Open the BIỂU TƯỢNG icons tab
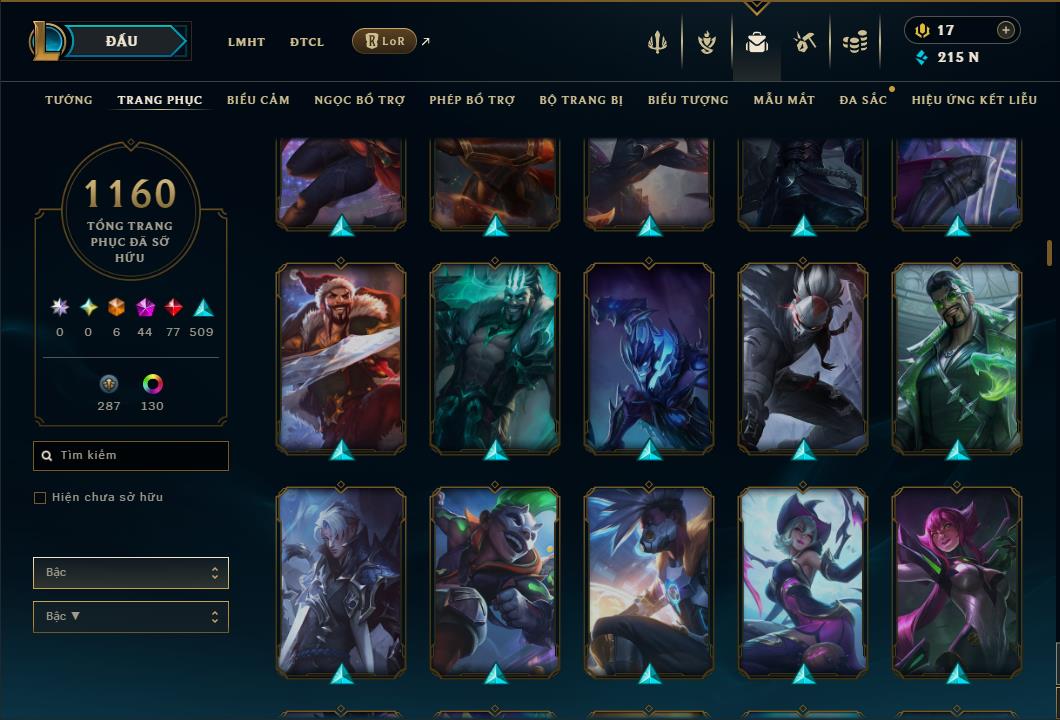1060x720 pixels. coord(688,100)
